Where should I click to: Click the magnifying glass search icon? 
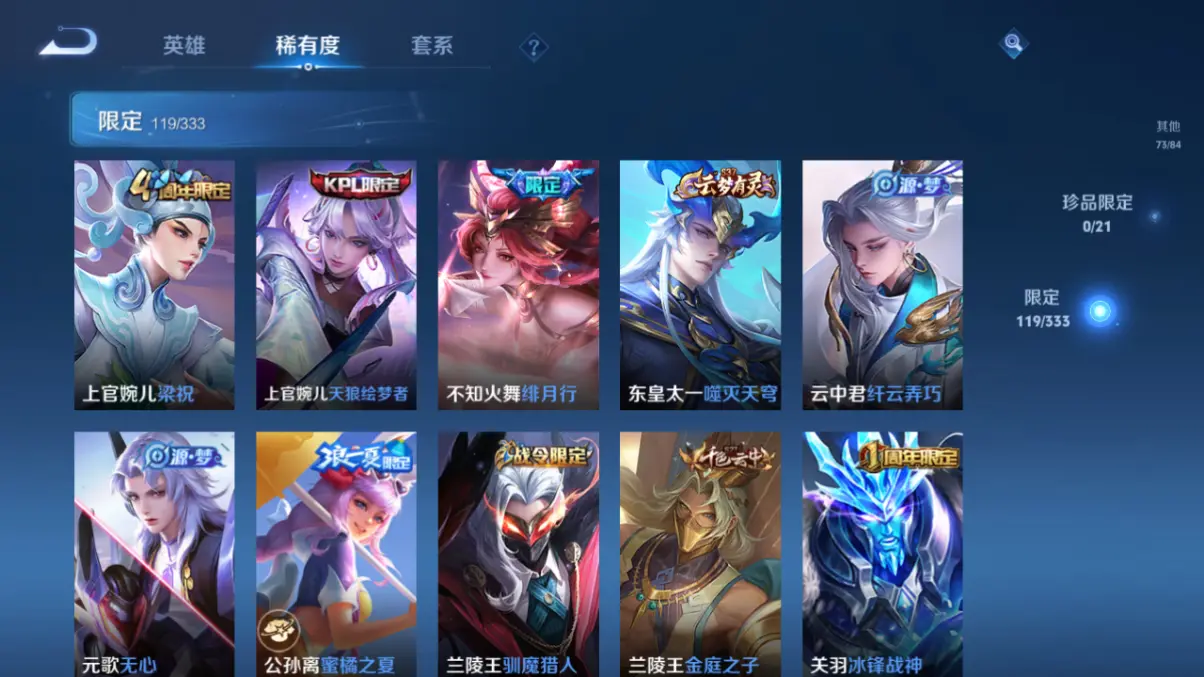coord(1013,43)
